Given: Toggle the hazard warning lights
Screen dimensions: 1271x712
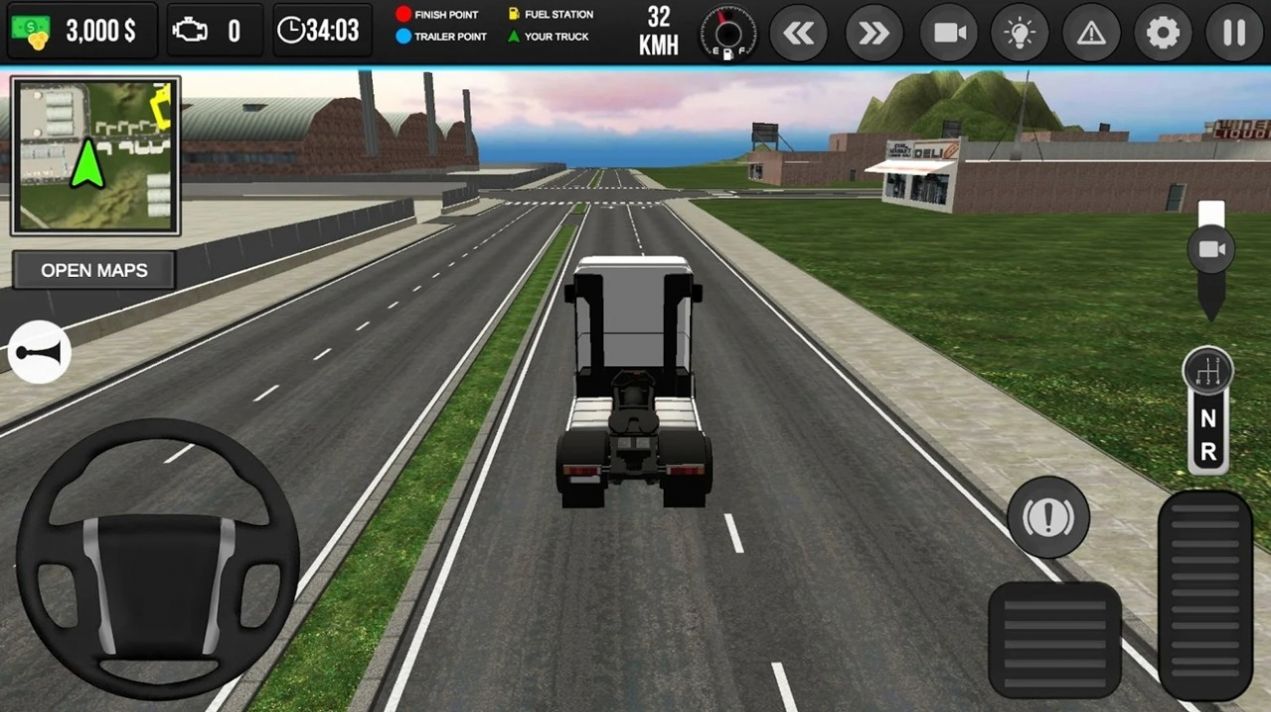Looking at the screenshot, I should pyautogui.click(x=1091, y=33).
